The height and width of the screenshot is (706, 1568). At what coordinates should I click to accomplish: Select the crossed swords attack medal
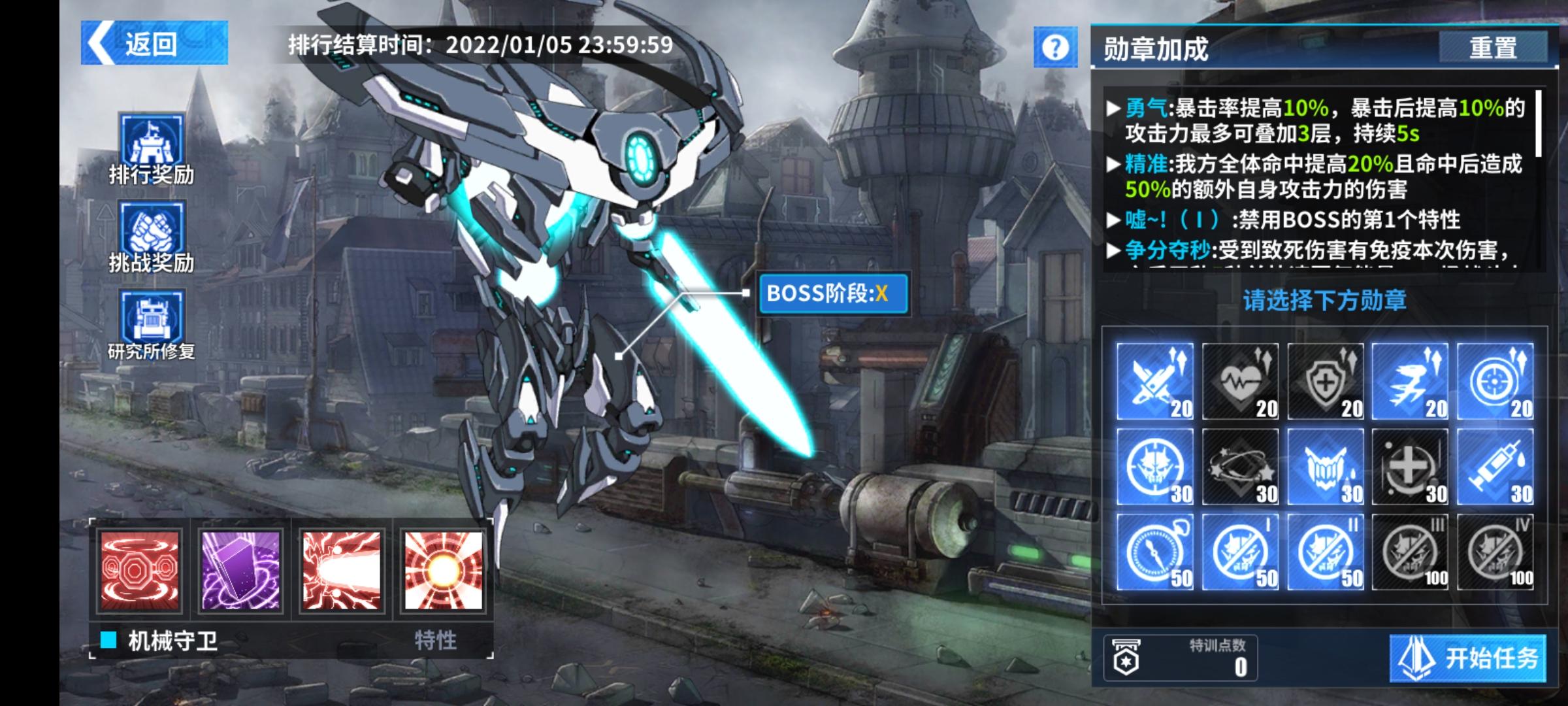pyautogui.click(x=1155, y=382)
